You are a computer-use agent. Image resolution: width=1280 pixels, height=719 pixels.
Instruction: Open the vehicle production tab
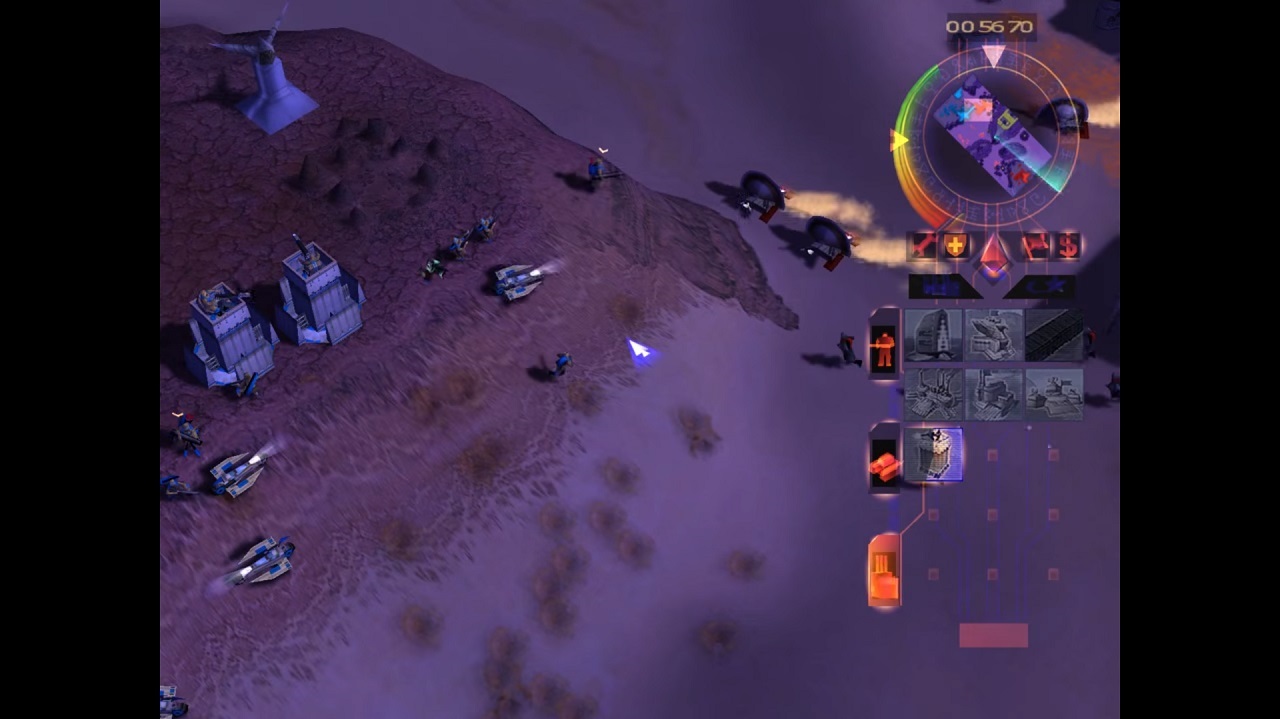click(x=883, y=465)
